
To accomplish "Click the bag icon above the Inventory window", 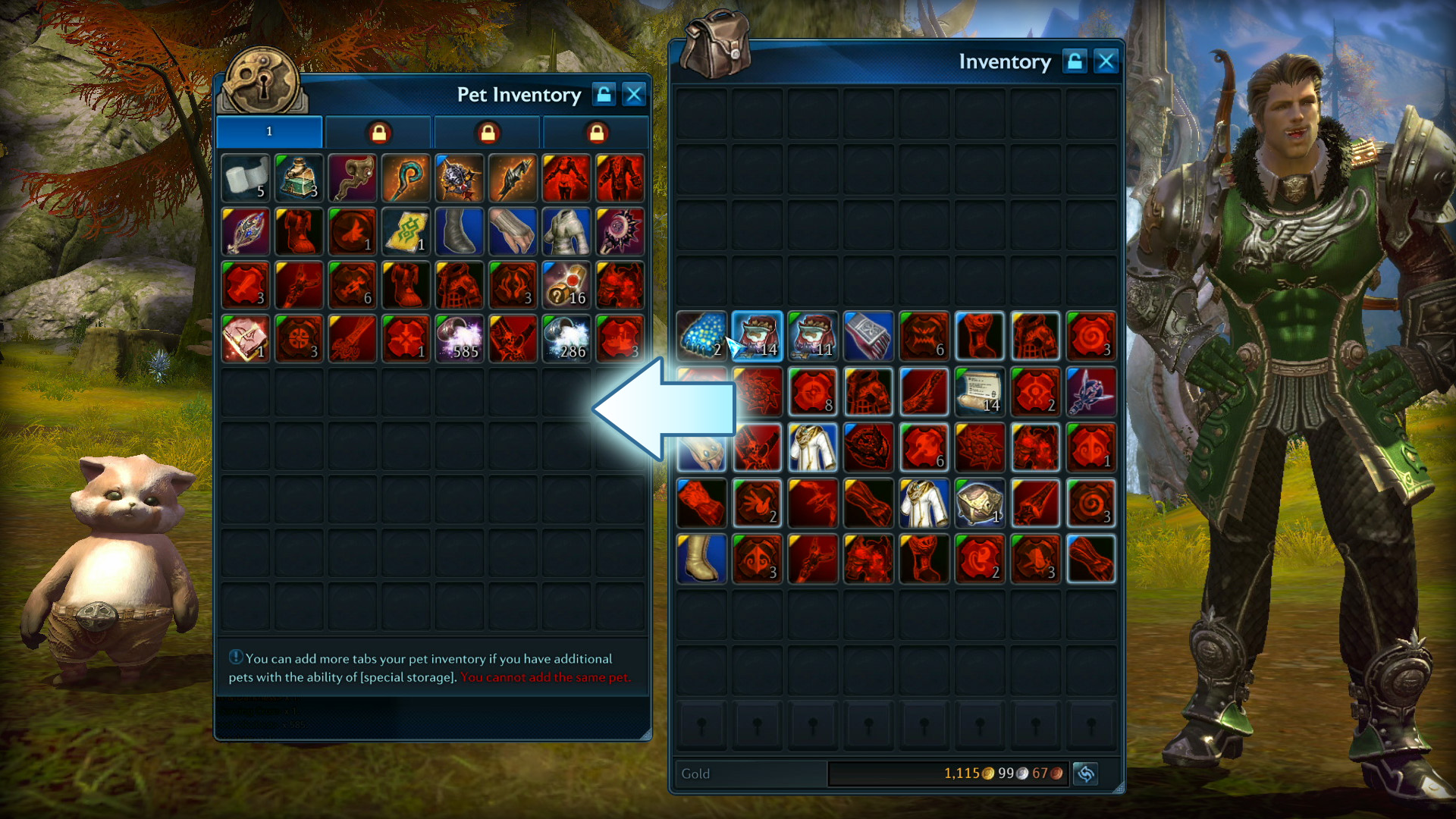I will pos(716,47).
